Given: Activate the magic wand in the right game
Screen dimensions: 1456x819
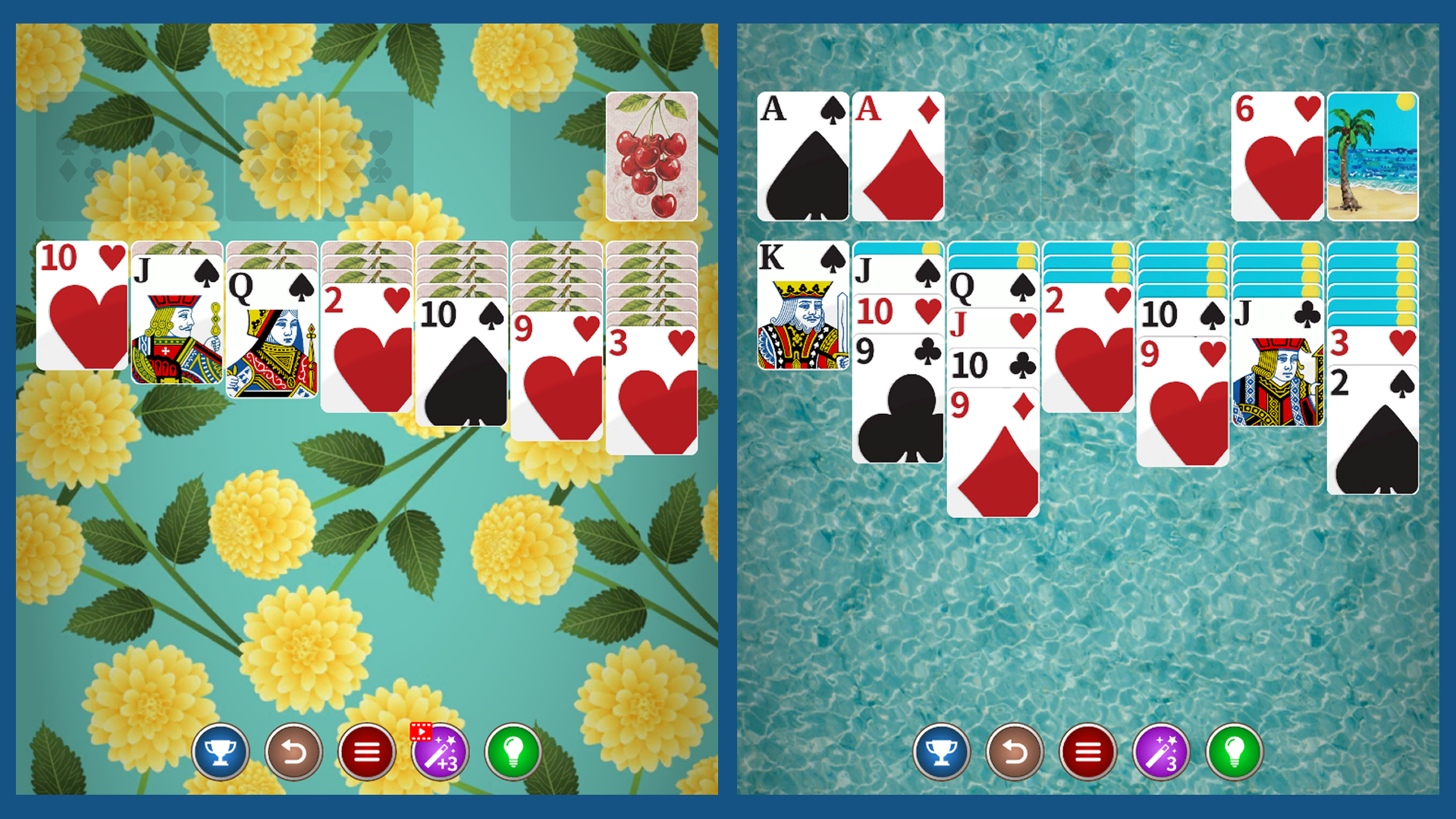Looking at the screenshot, I should click(x=1161, y=752).
